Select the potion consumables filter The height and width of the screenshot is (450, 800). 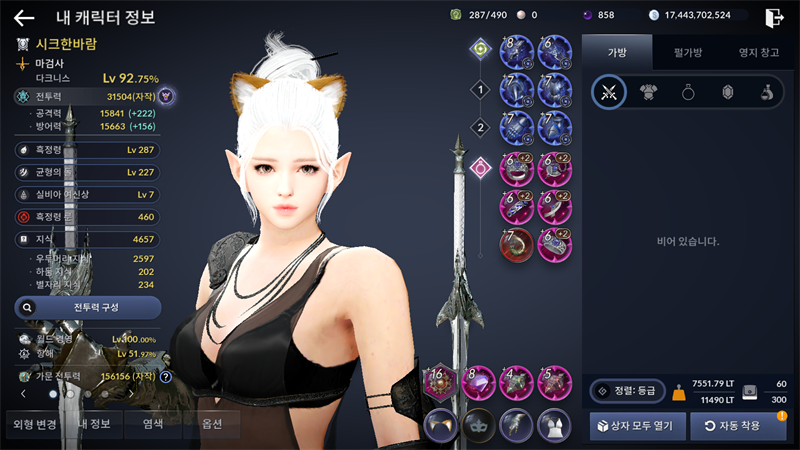coord(766,93)
